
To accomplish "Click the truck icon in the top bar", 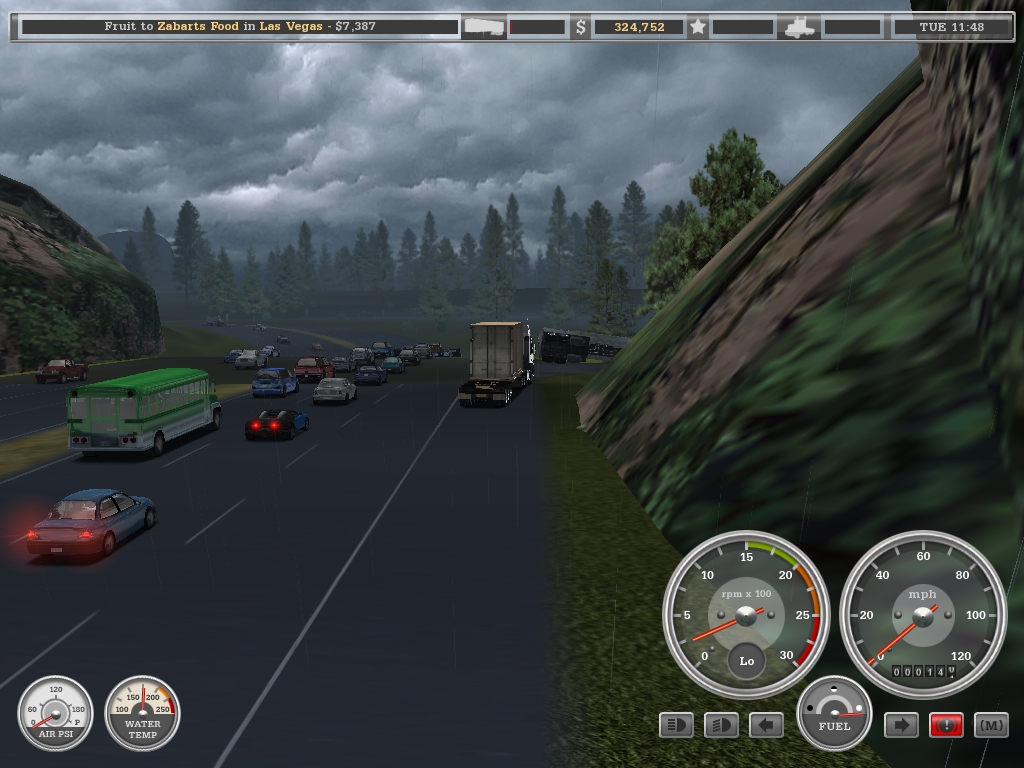I will pos(801,27).
